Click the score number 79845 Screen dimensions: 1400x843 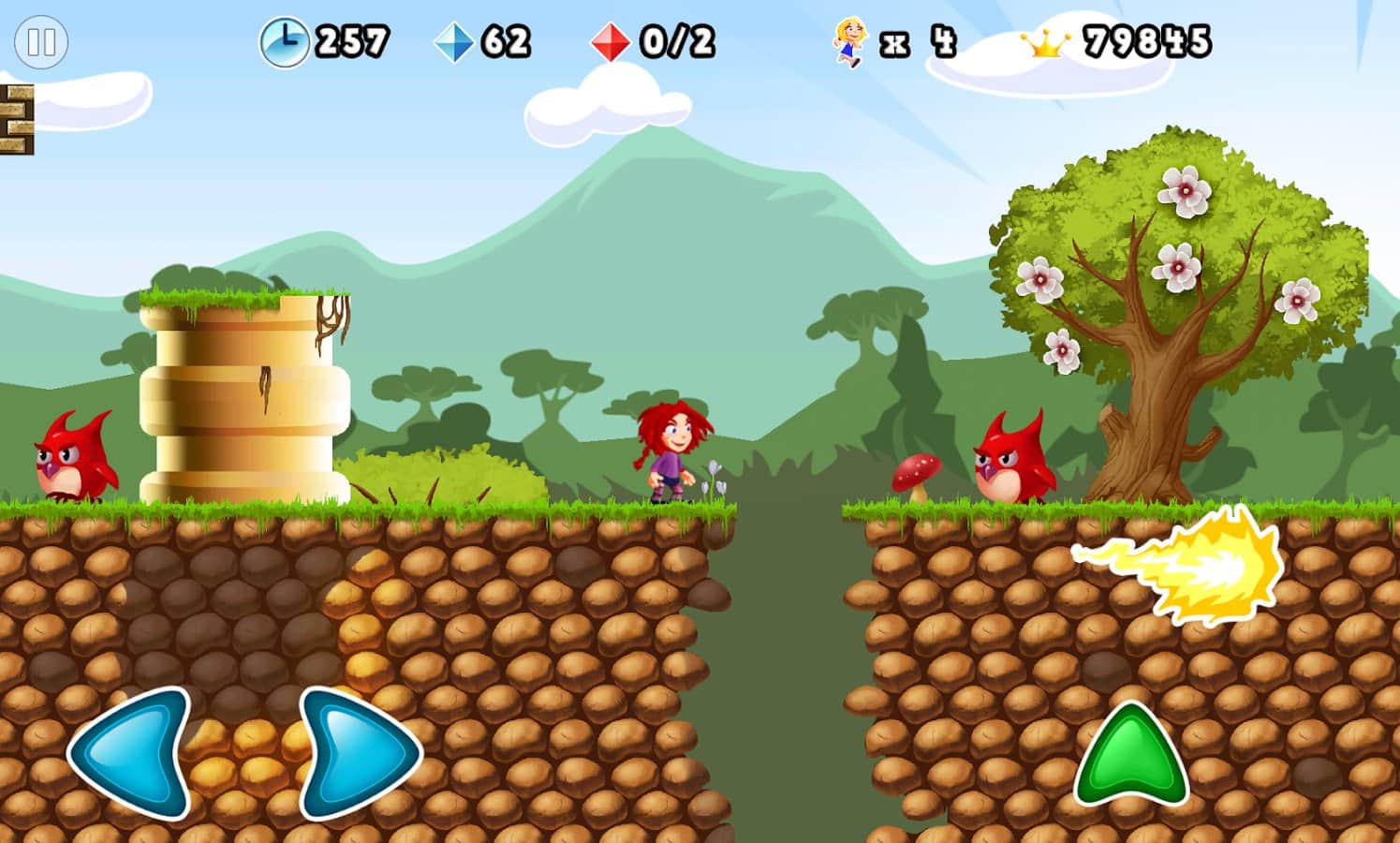[x=1147, y=41]
